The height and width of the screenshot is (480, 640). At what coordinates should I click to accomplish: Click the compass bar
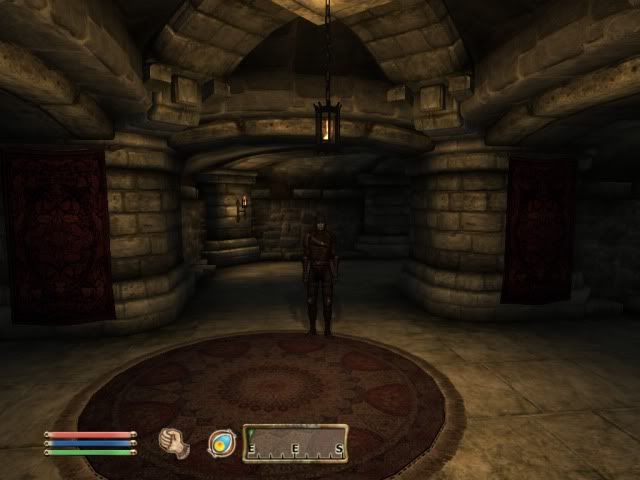[x=296, y=443]
